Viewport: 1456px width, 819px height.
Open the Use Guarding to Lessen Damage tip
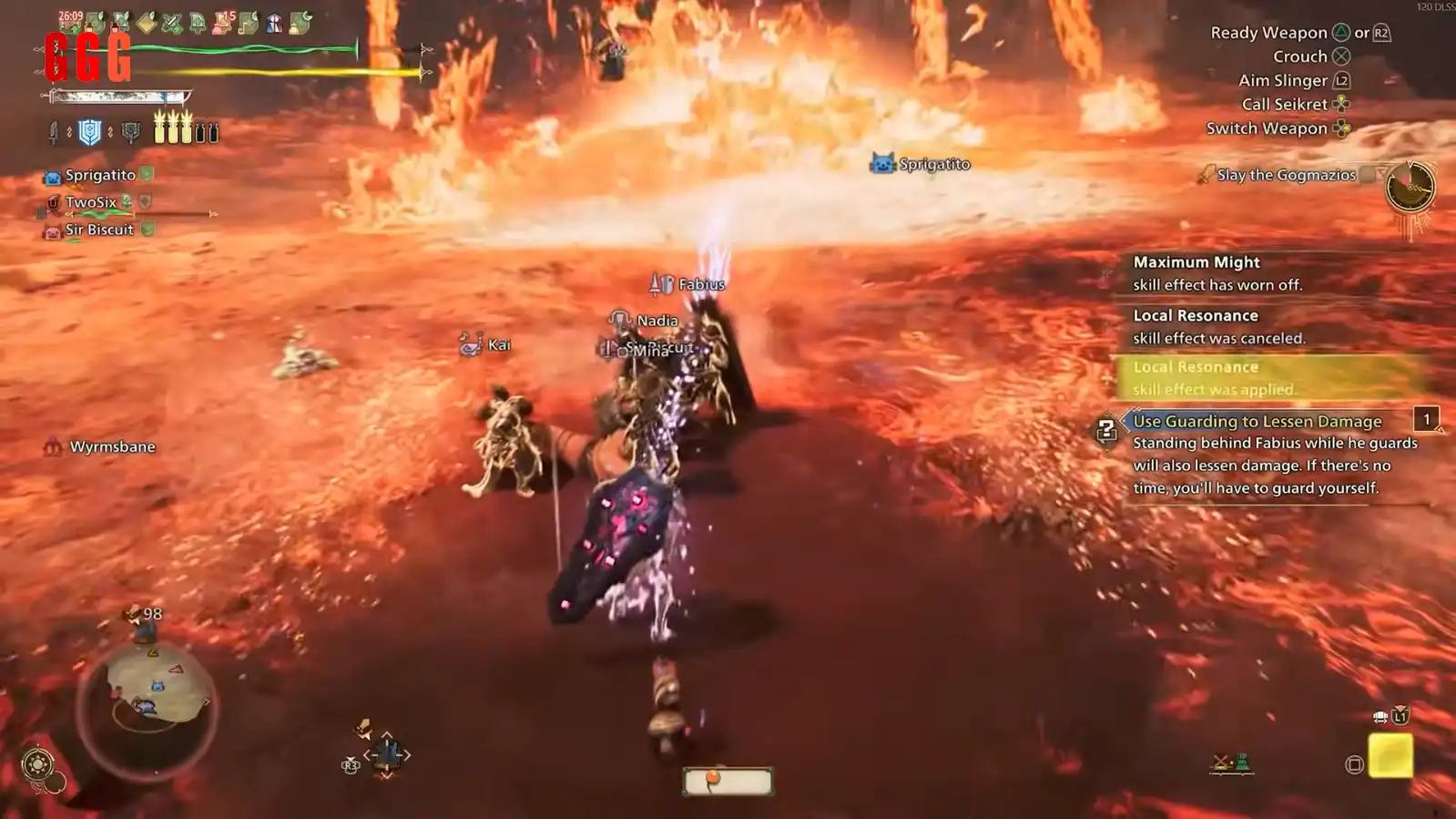point(1257,421)
